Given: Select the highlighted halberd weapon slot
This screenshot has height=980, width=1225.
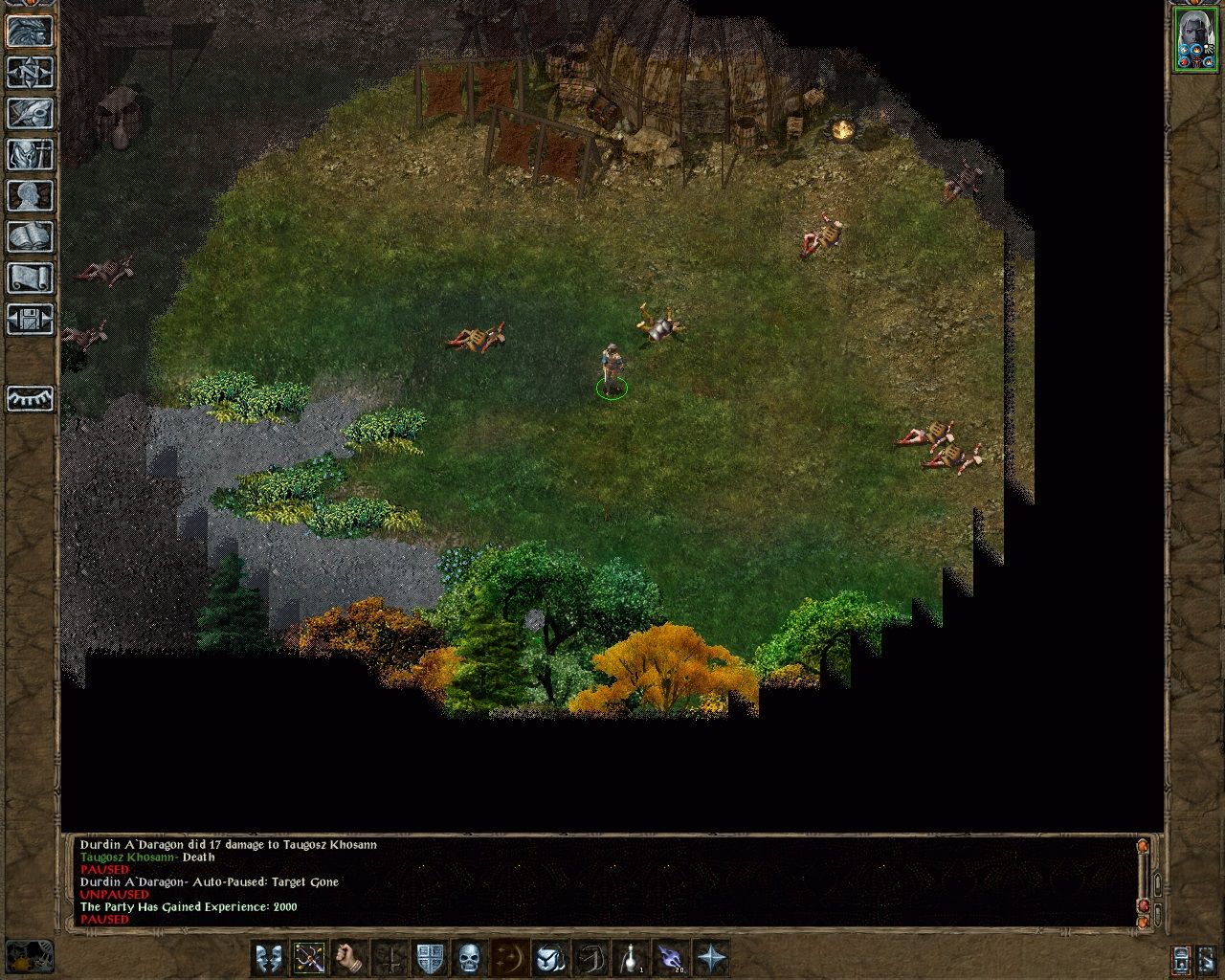Looking at the screenshot, I should [310, 960].
